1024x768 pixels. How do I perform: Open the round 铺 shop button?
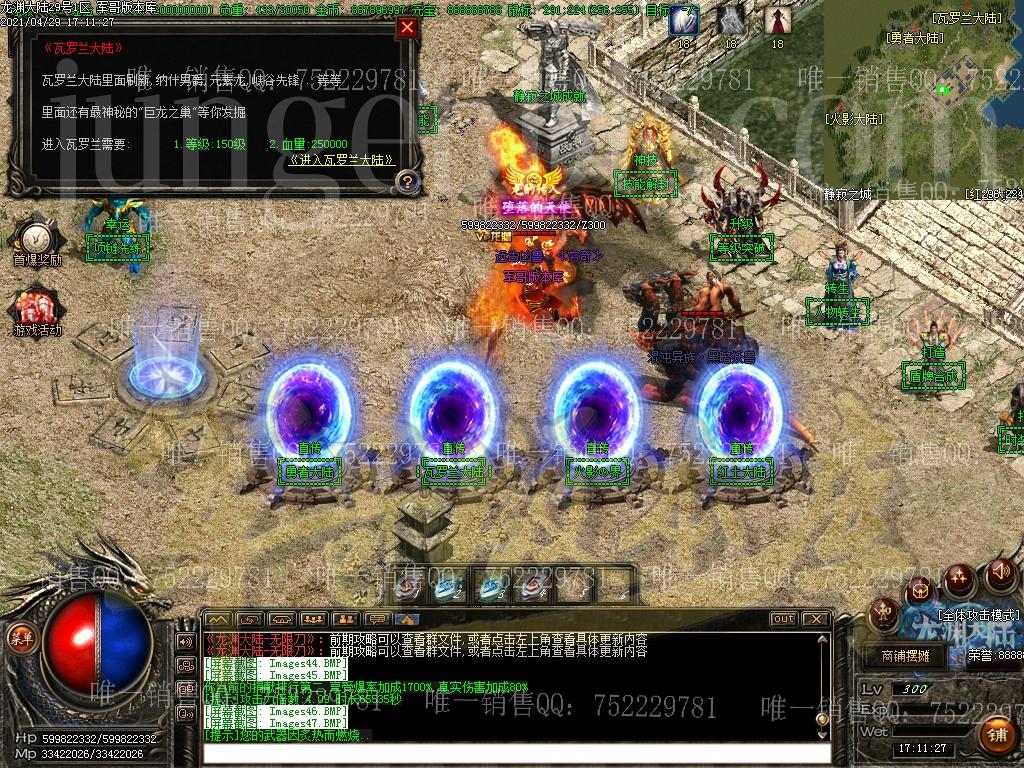[x=995, y=734]
